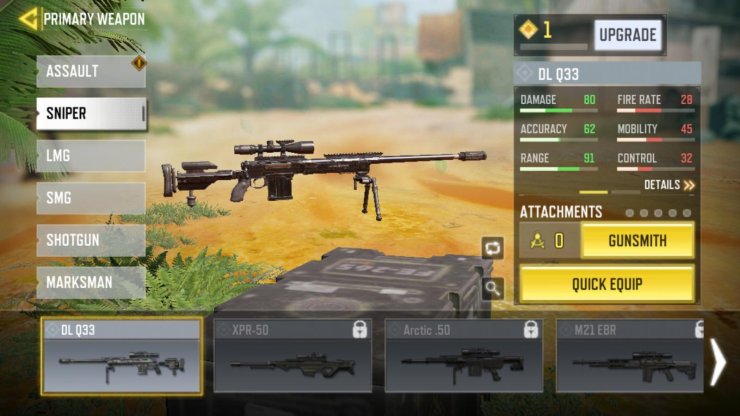Screen dimensions: 740x416
Task: Show next weapons with the right arrow
Action: click(717, 362)
